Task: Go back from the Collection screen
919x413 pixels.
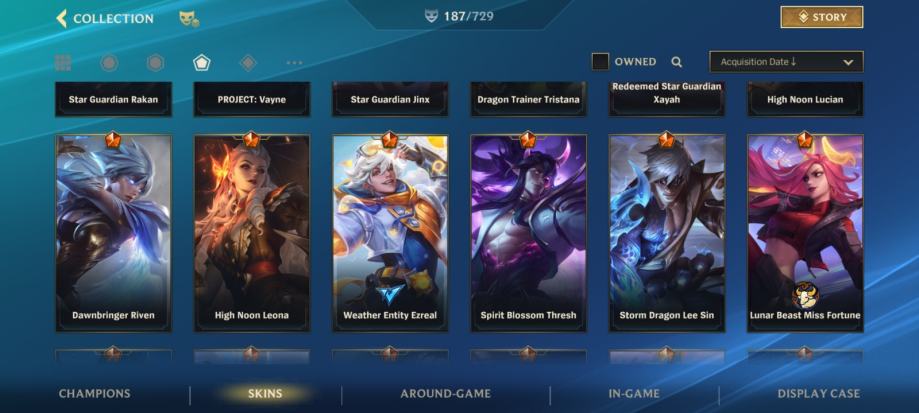Action: pyautogui.click(x=62, y=18)
